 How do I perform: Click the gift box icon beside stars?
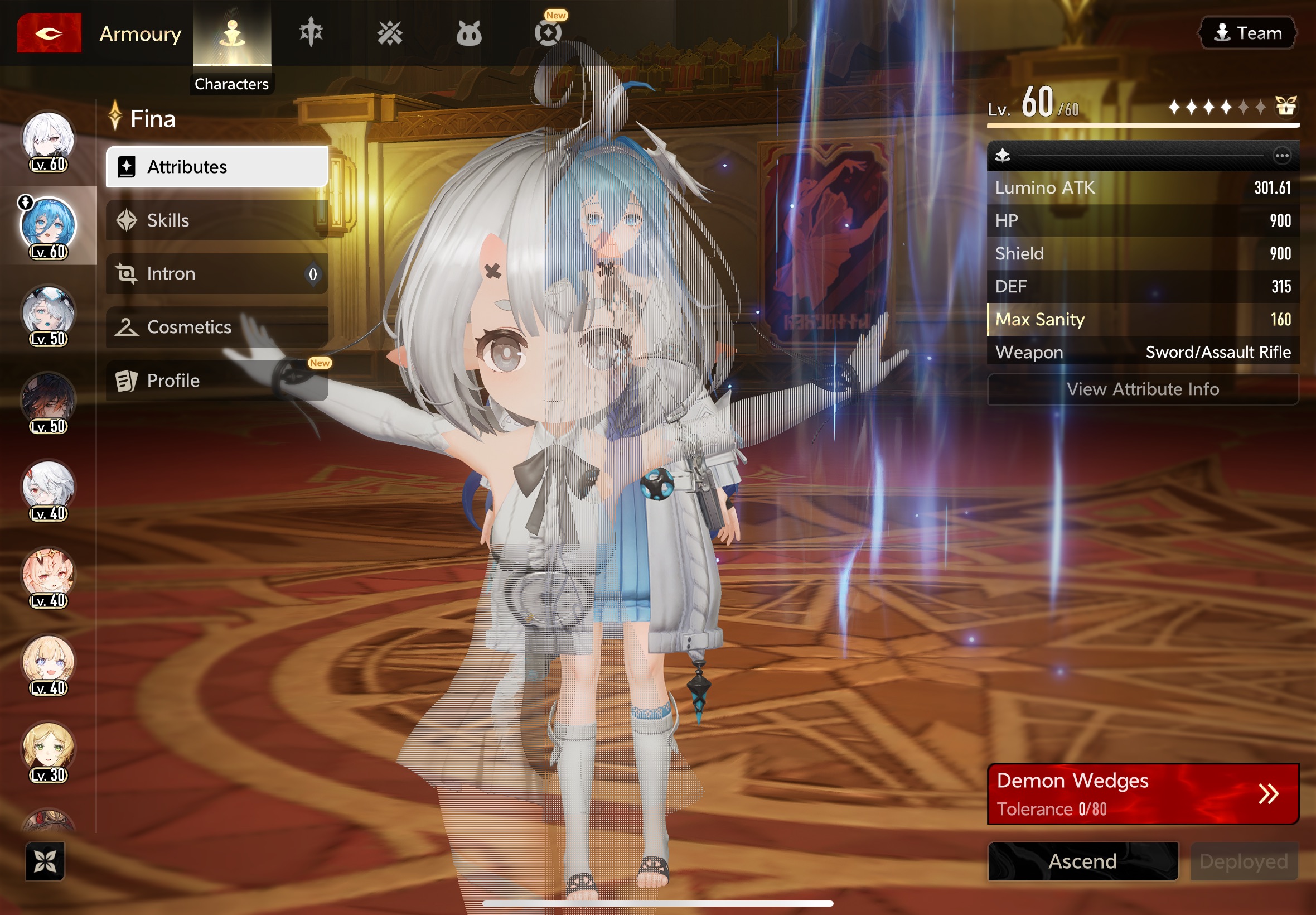(1285, 106)
